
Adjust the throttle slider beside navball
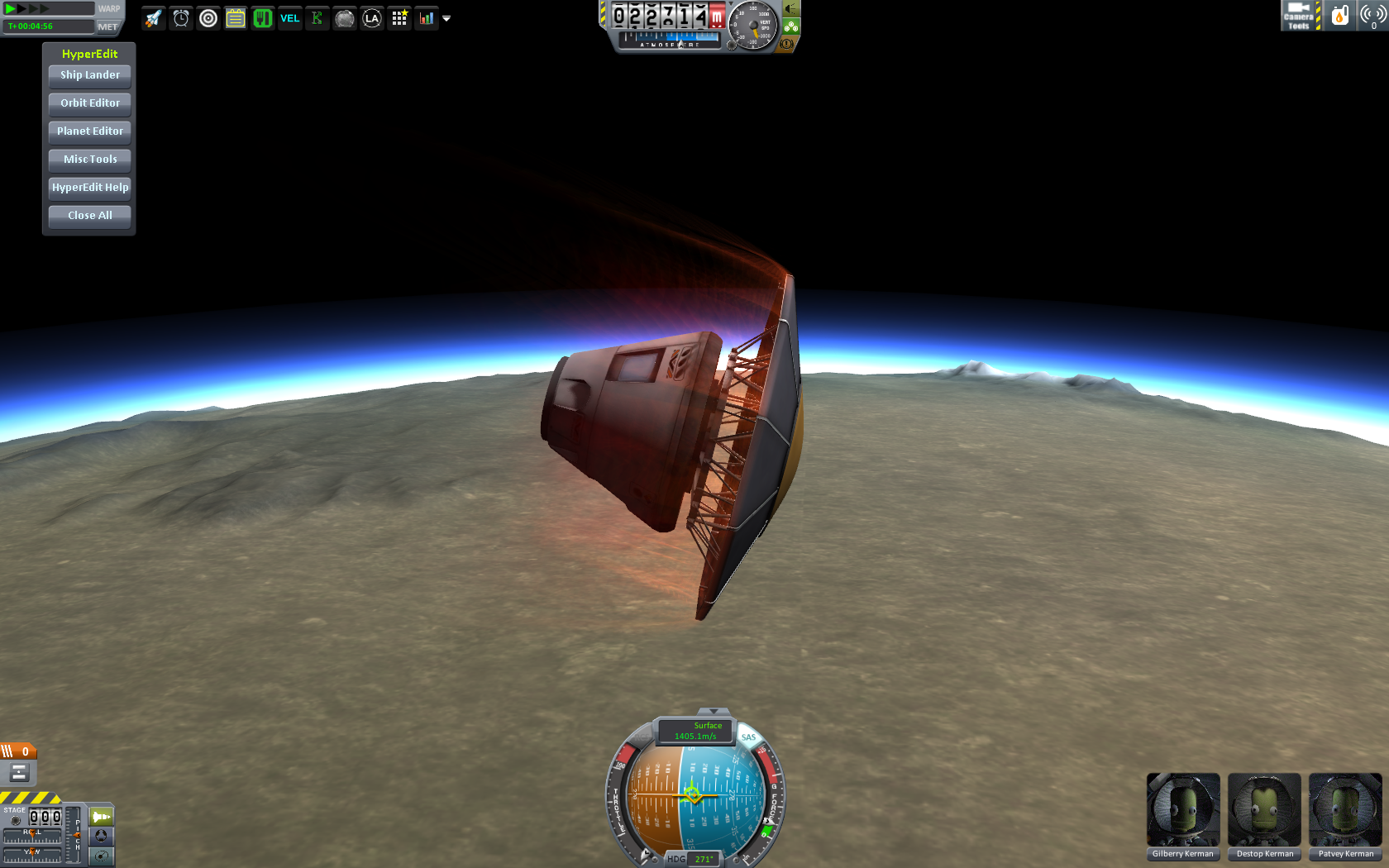[618, 794]
